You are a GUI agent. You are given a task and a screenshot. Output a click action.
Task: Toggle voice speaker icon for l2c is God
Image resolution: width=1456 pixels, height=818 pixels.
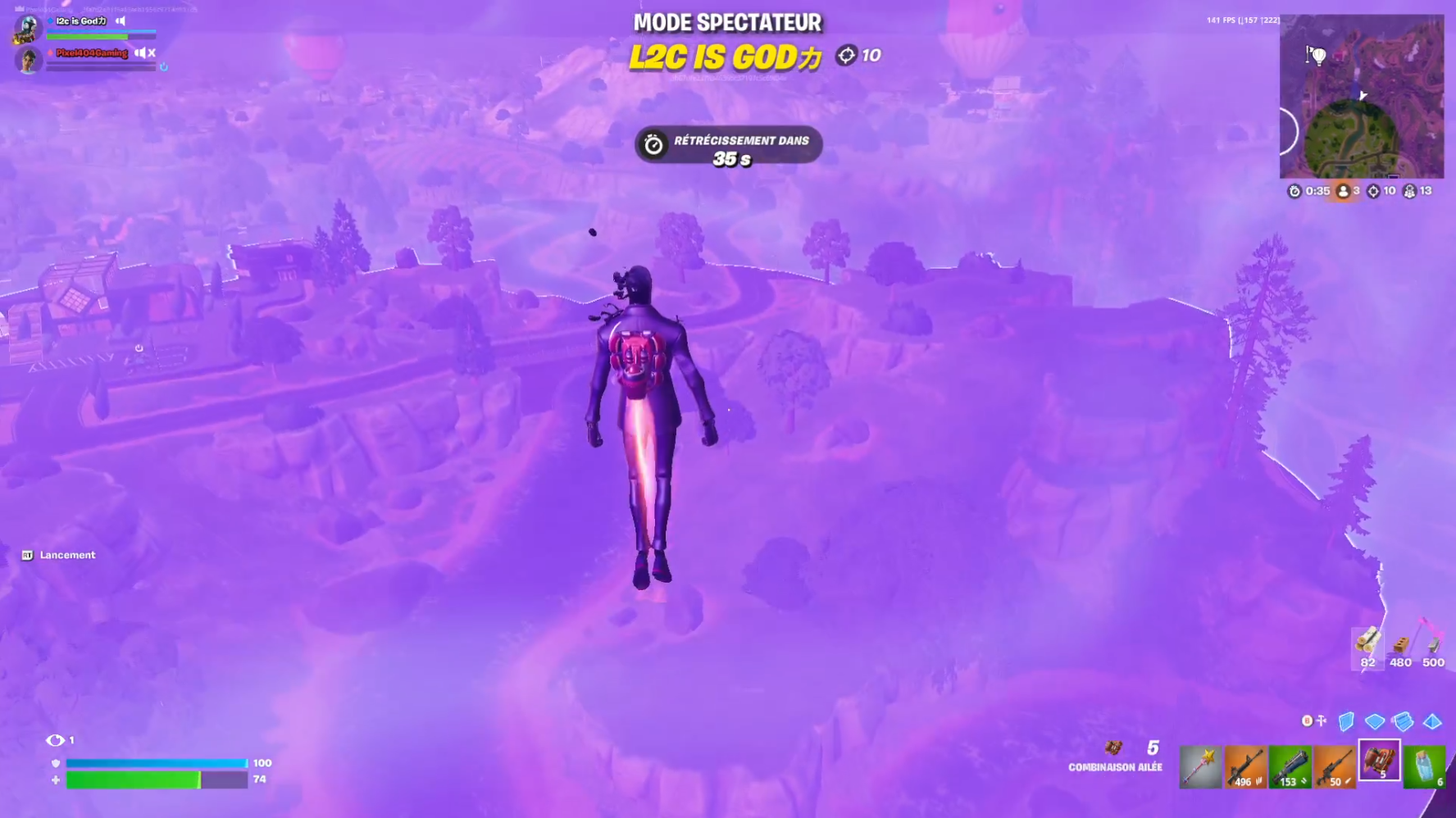[x=121, y=21]
